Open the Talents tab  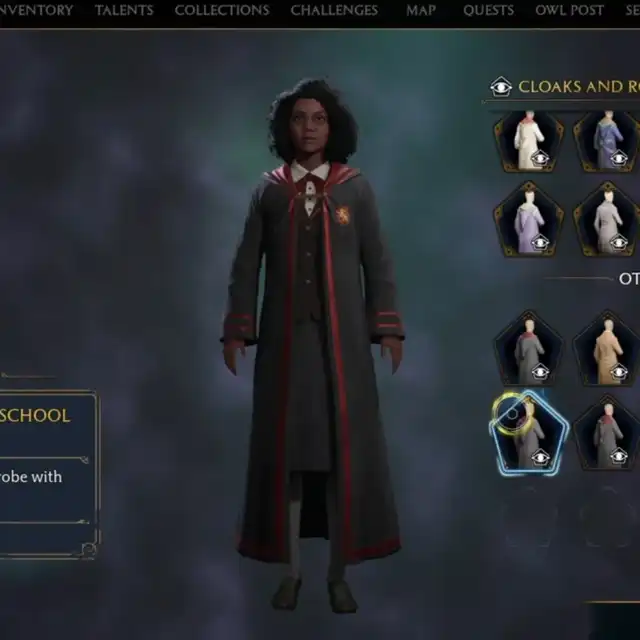pos(124,11)
